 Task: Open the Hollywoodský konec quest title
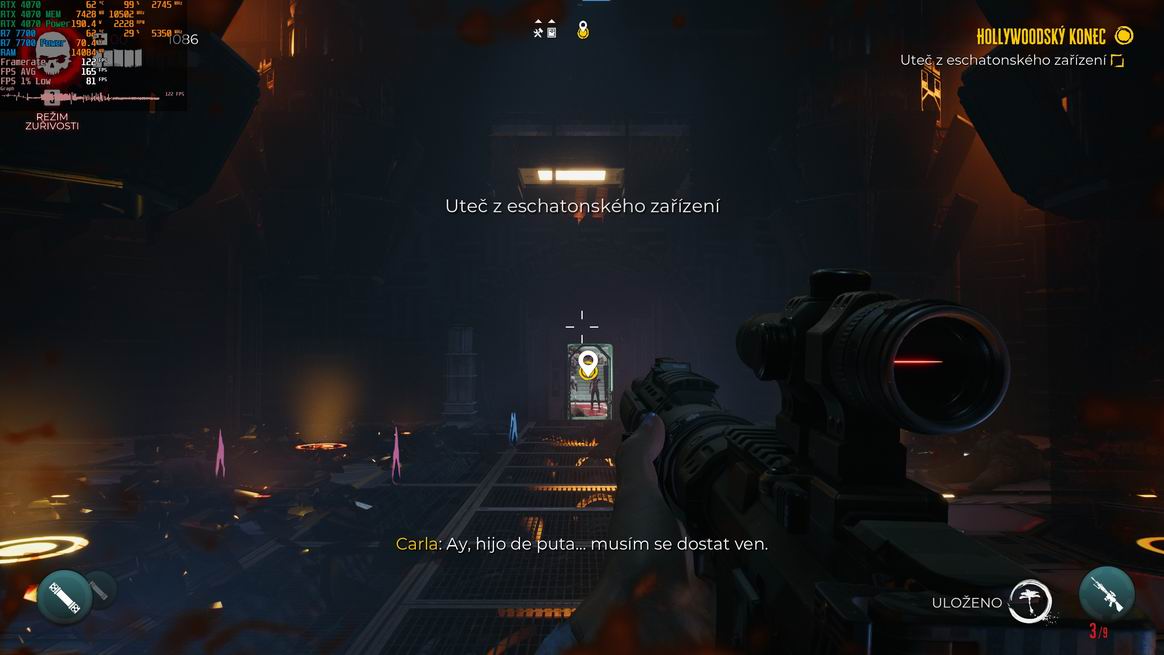click(x=1041, y=37)
